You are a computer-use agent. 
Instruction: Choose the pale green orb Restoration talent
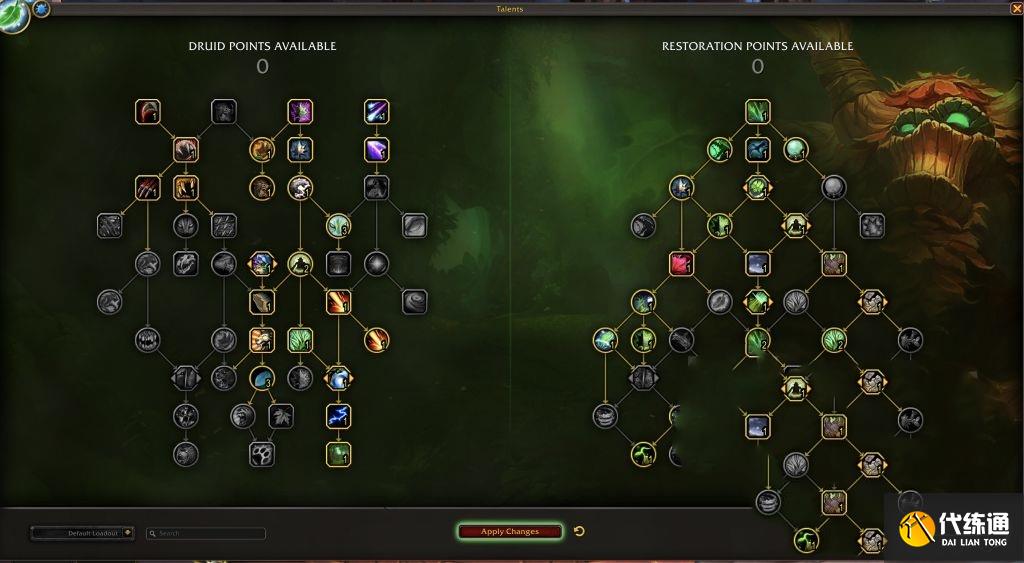click(795, 149)
